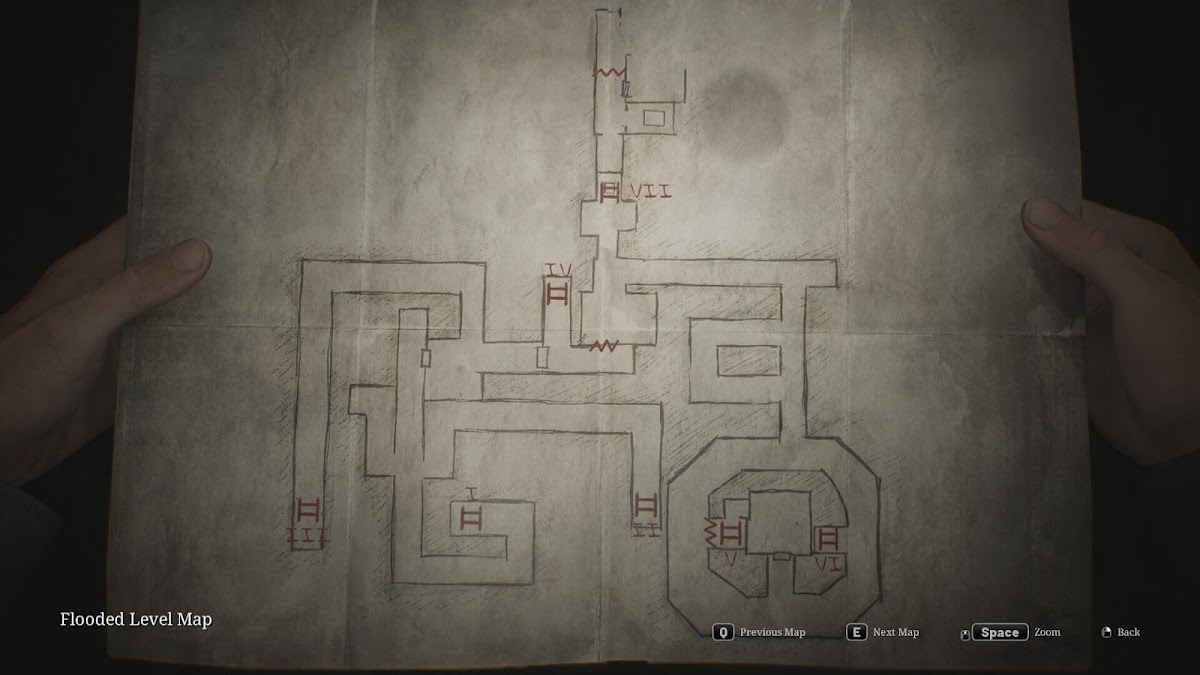
Task: Select the ladder marker labeled II
Action: [646, 505]
